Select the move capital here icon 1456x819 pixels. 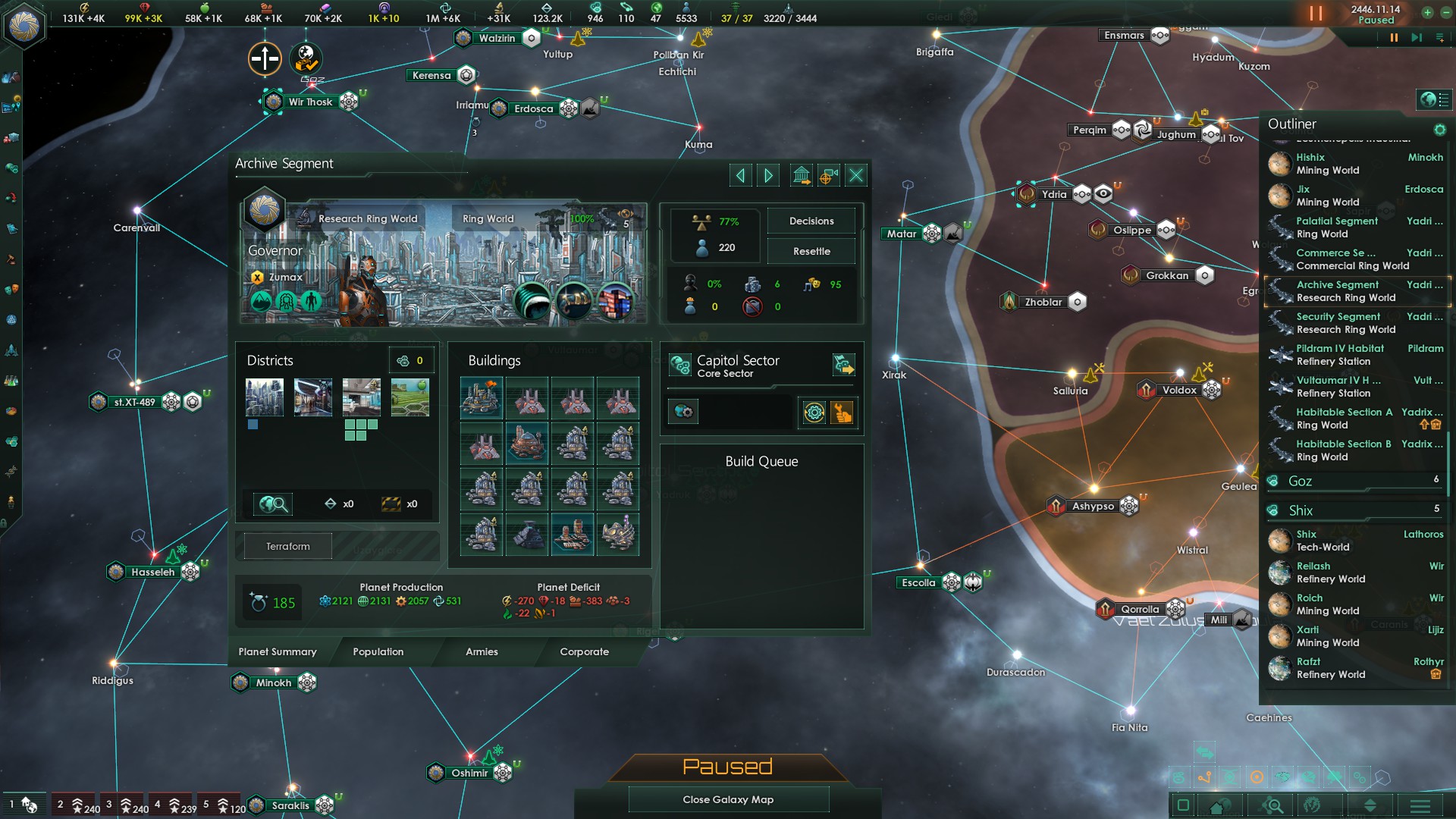click(801, 175)
